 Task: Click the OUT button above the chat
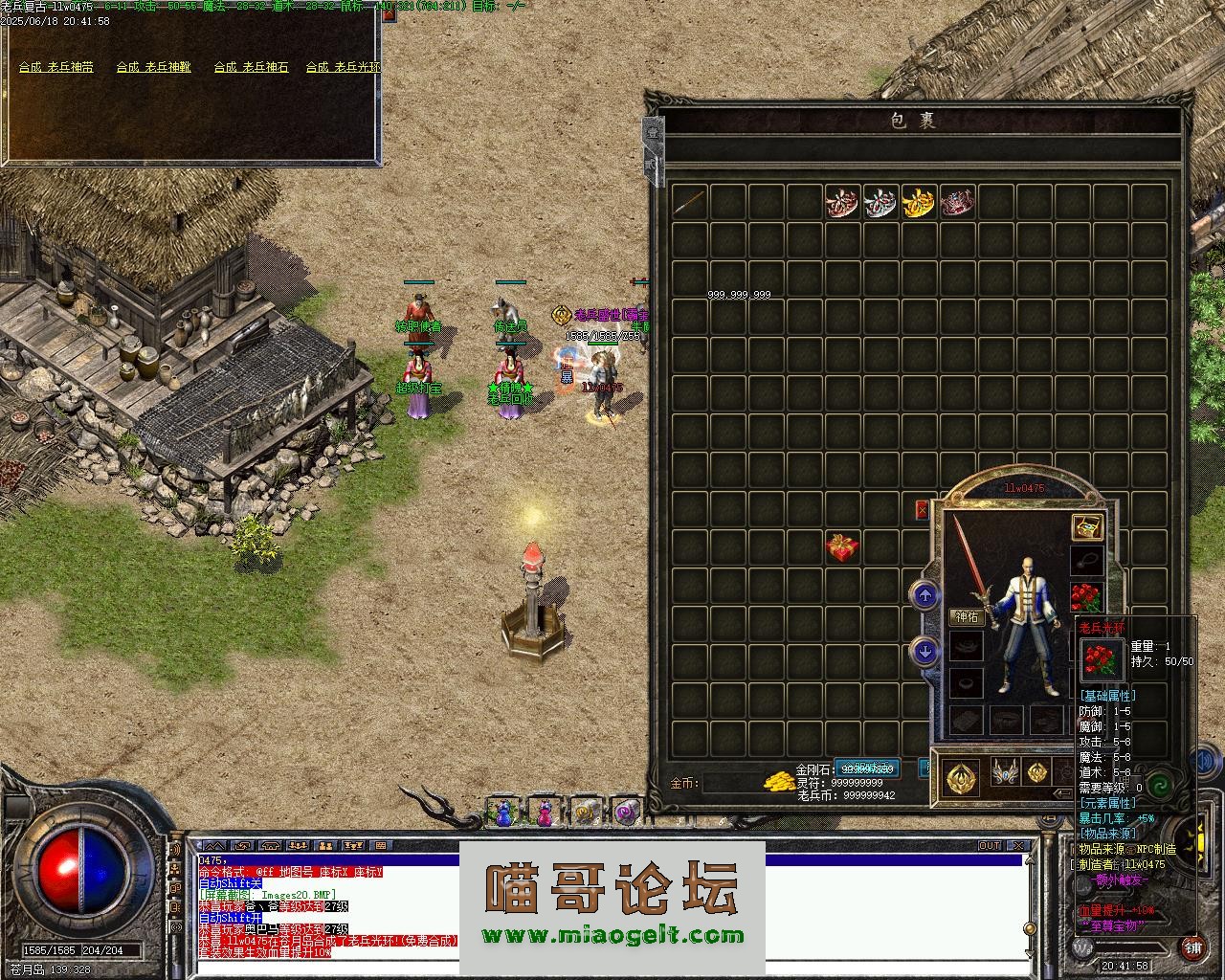coord(989,846)
